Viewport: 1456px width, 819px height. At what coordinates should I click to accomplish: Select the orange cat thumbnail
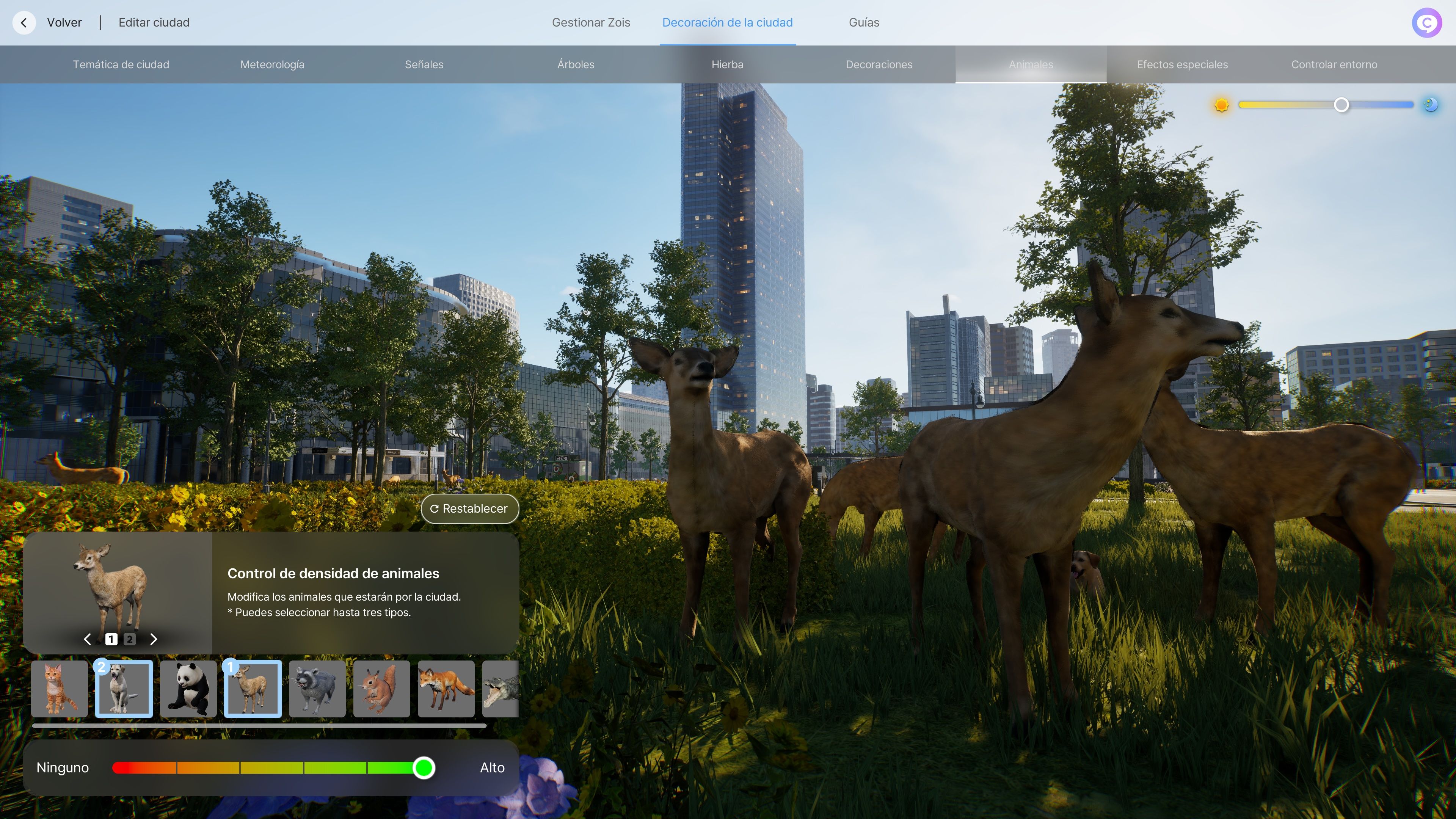tap(60, 689)
